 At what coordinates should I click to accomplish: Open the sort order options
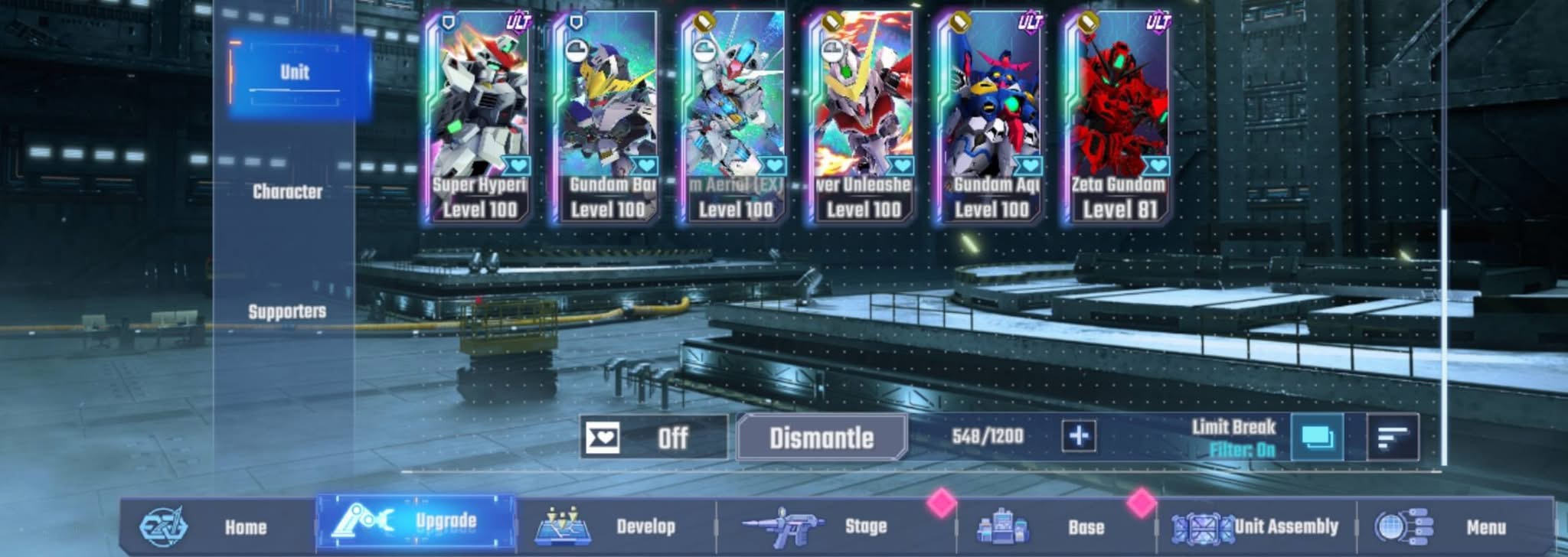1393,438
